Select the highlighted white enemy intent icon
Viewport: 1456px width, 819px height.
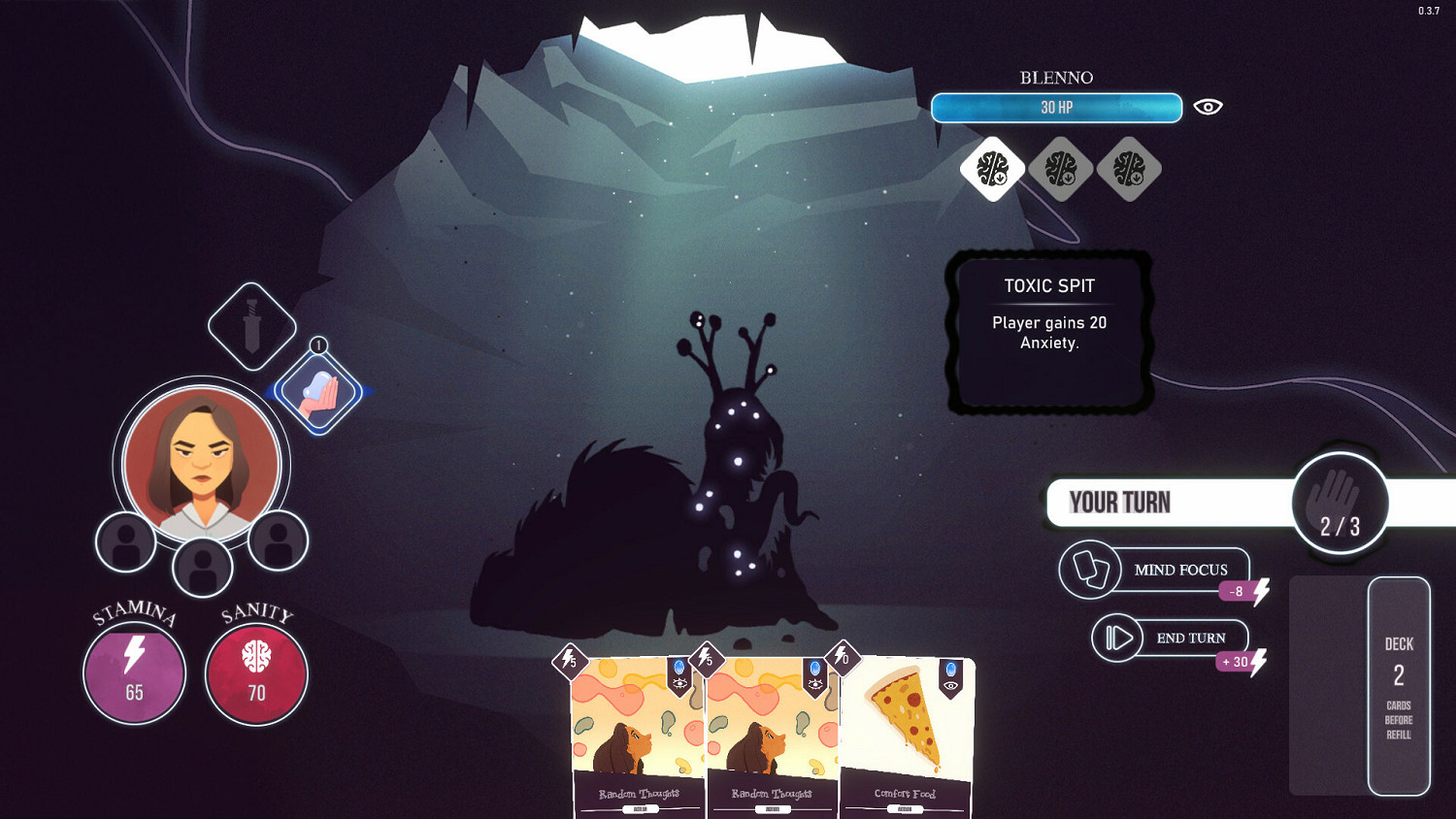coord(992,169)
